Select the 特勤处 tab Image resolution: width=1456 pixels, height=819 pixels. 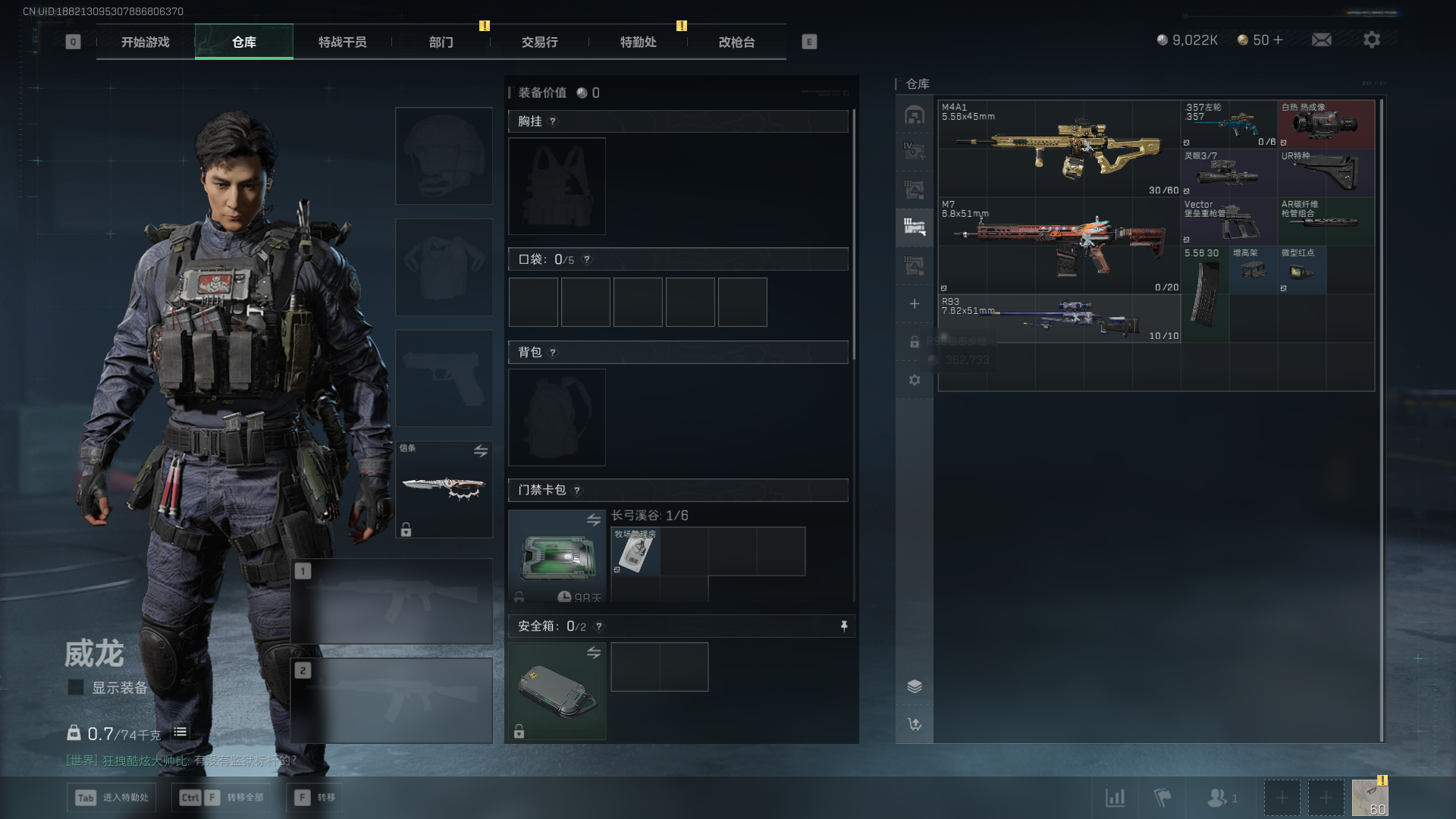click(638, 42)
